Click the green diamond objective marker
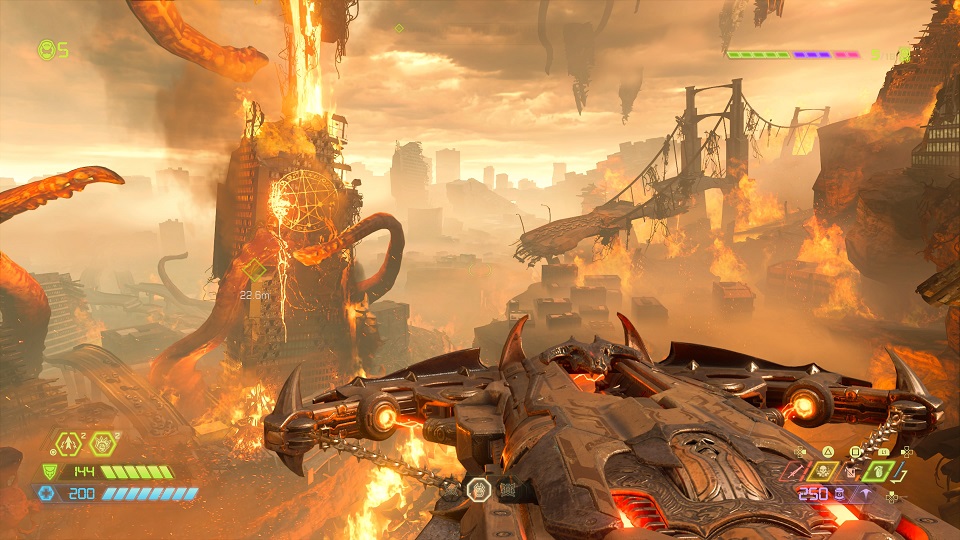 [x=256, y=270]
